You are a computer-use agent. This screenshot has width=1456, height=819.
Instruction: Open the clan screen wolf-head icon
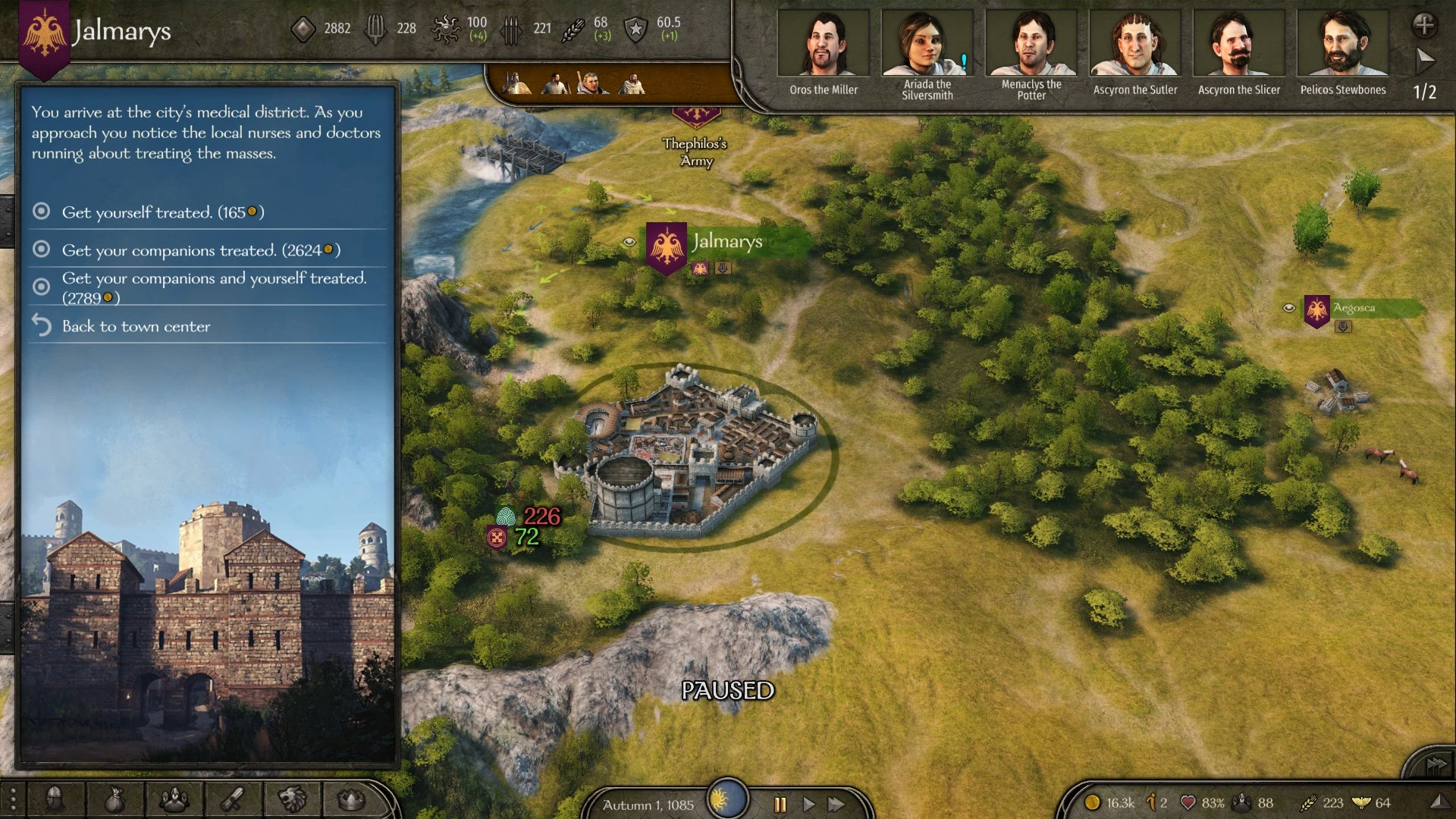(292, 799)
